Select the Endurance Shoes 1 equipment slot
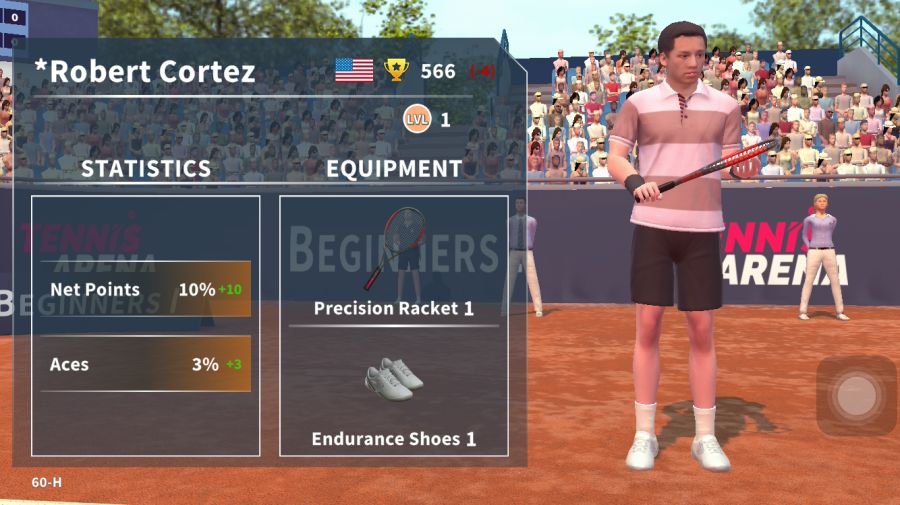The image size is (900, 505). pyautogui.click(x=393, y=395)
